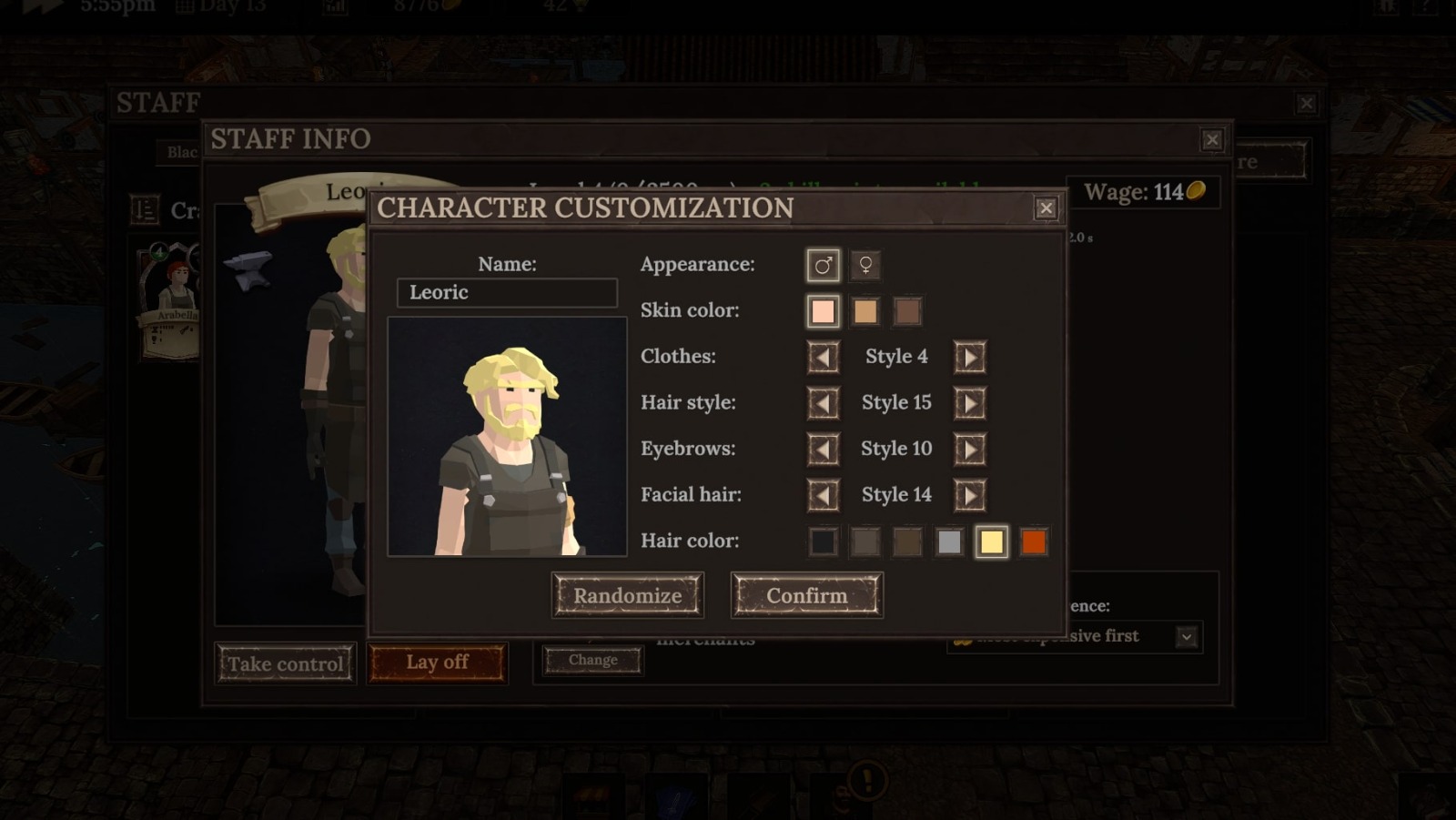Pick the orange hair color swatch

tap(1035, 541)
